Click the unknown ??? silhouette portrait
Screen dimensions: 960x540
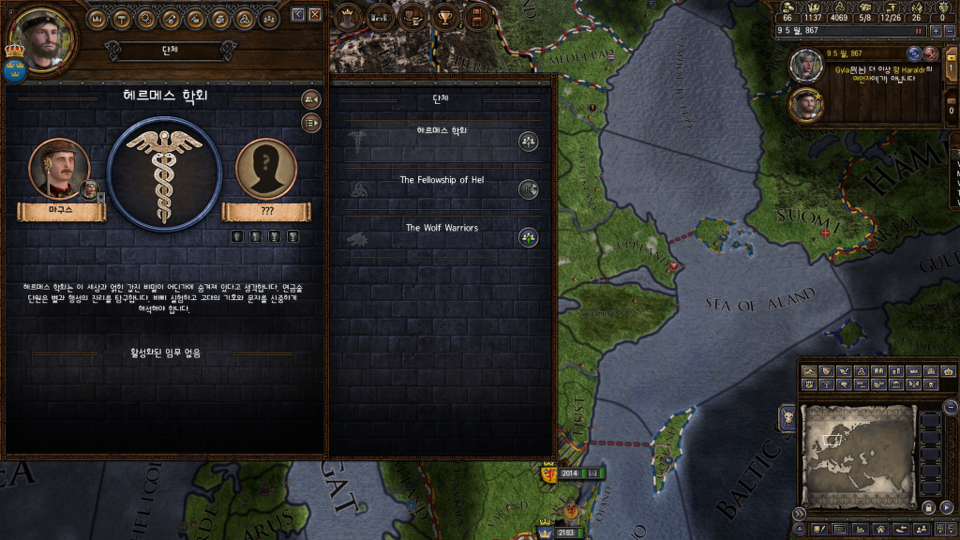pos(266,169)
